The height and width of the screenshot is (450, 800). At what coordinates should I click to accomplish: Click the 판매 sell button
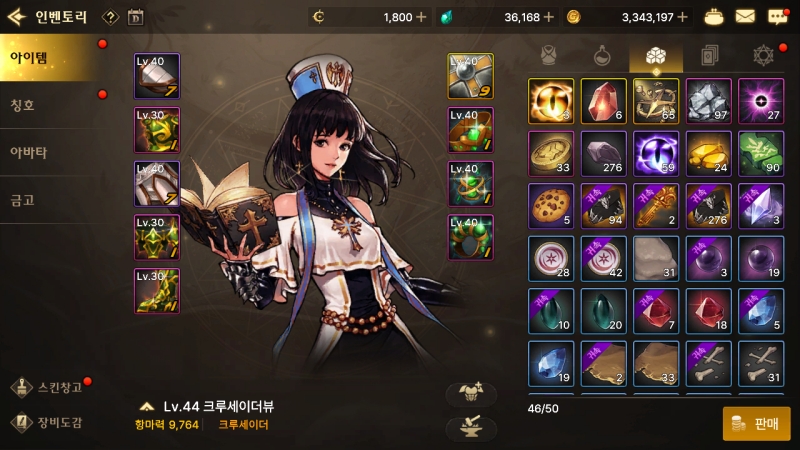(x=756, y=423)
